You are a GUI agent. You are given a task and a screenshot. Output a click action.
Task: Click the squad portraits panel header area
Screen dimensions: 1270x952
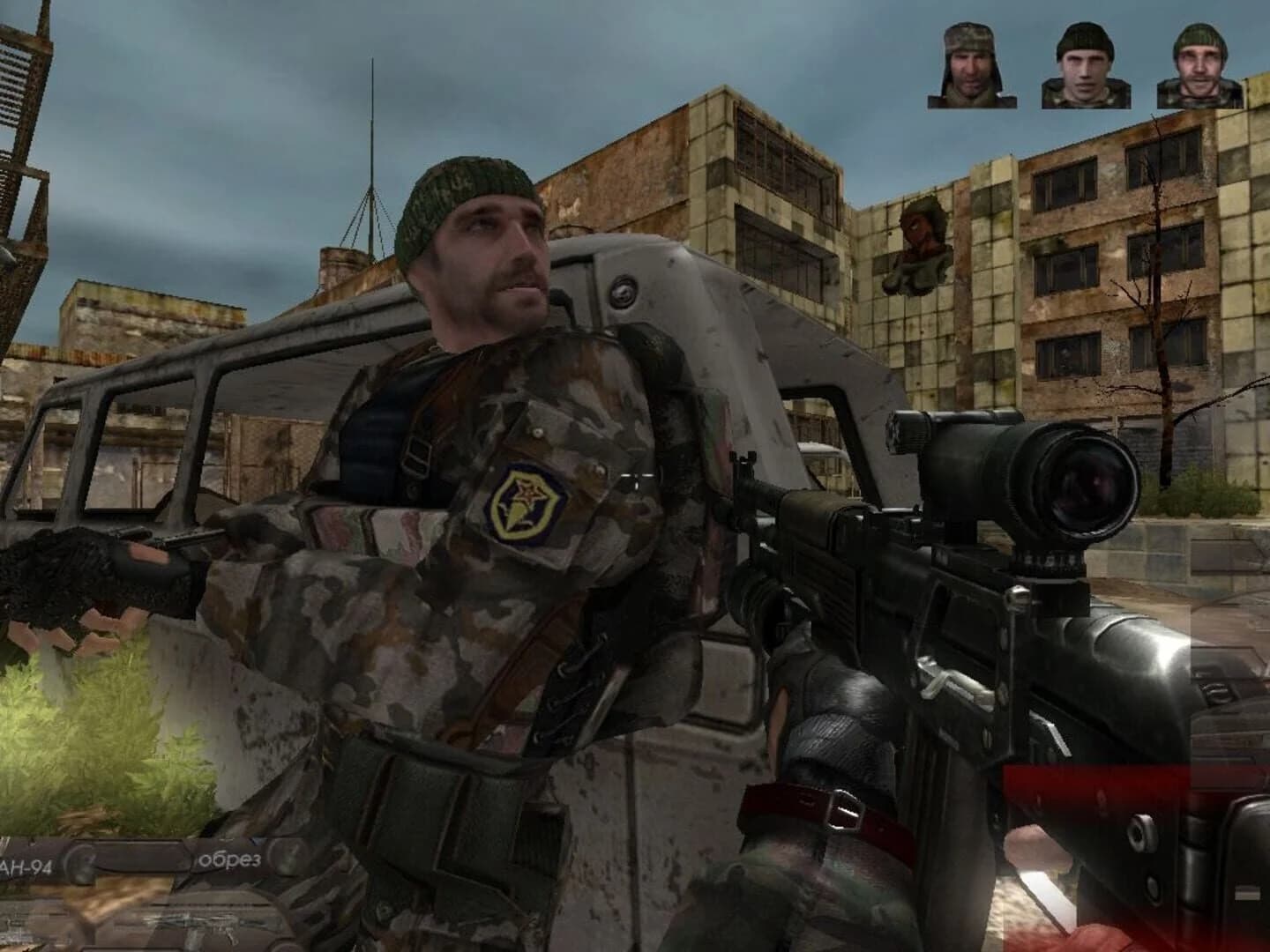(1083, 26)
